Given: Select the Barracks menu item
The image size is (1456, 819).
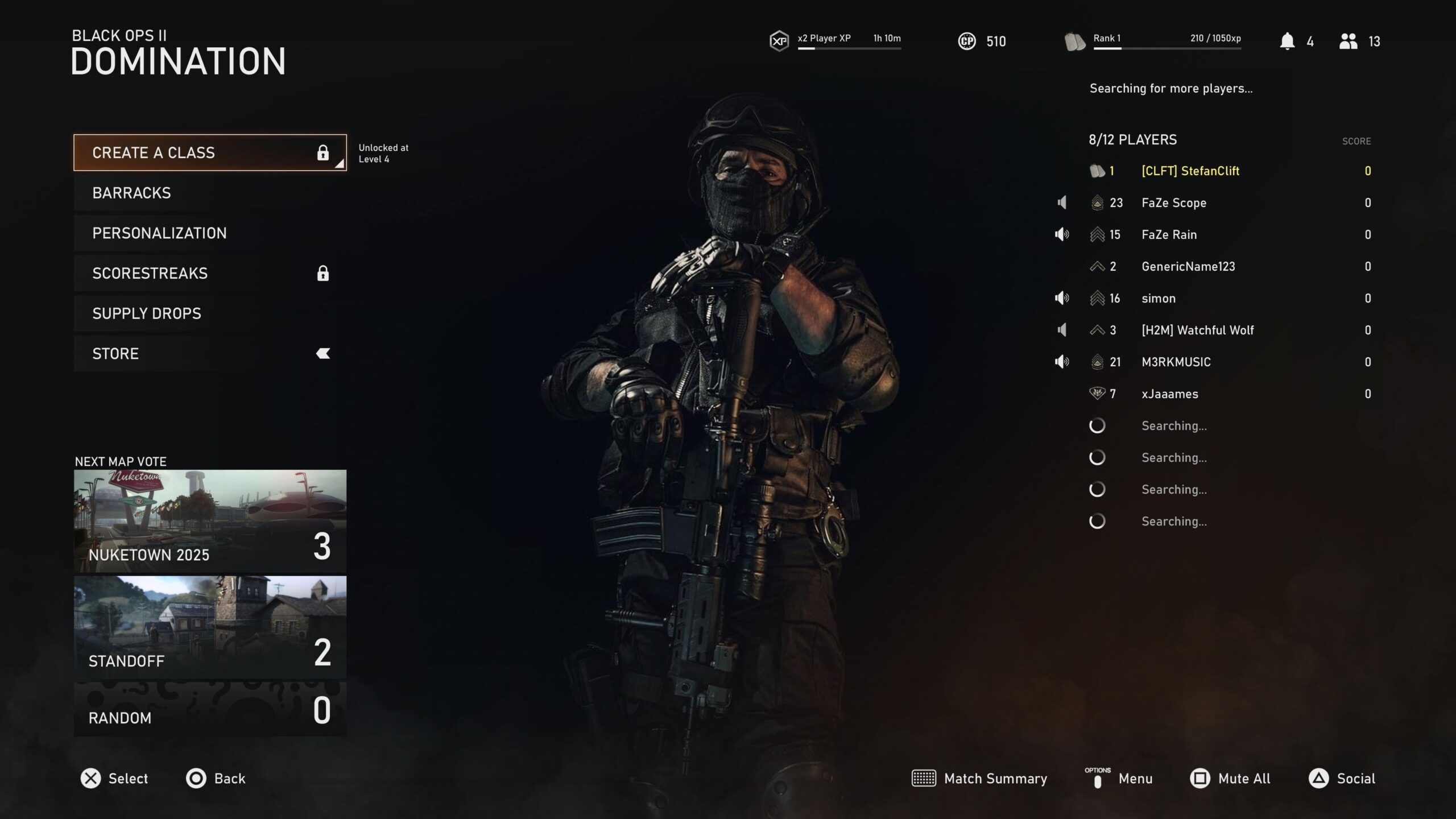Looking at the screenshot, I should point(132,193).
